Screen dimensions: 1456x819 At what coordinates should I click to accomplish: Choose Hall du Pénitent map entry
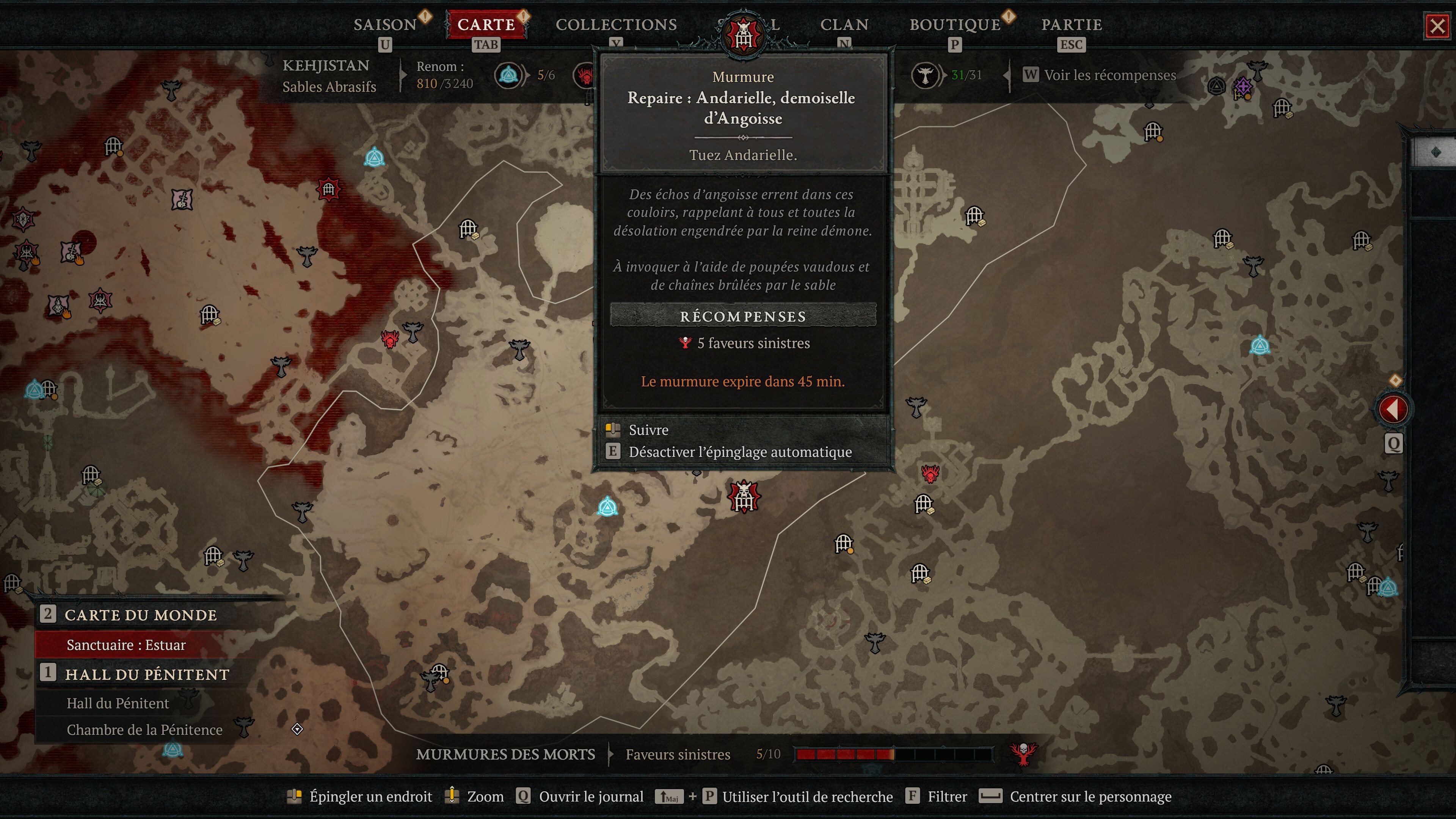[118, 703]
